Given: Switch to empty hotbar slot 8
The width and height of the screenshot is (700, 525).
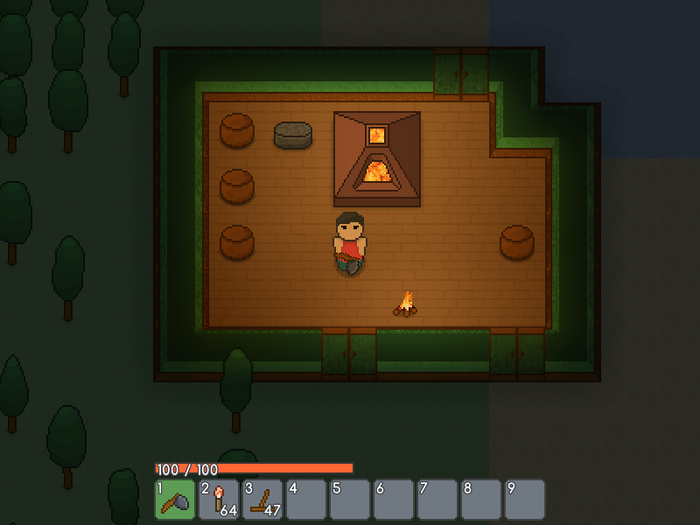Looking at the screenshot, I should tap(481, 499).
